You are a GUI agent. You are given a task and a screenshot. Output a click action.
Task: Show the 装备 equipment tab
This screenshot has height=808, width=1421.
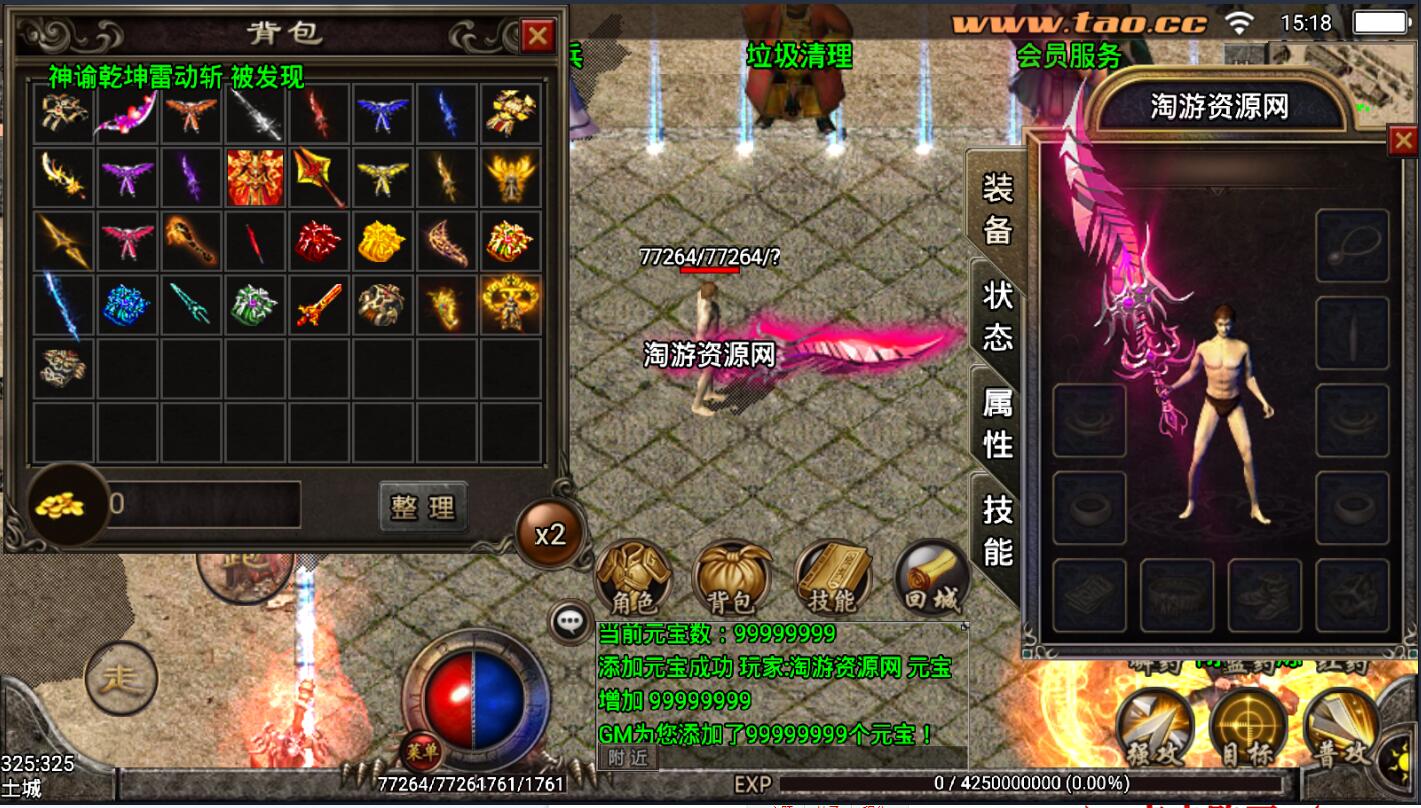point(997,208)
